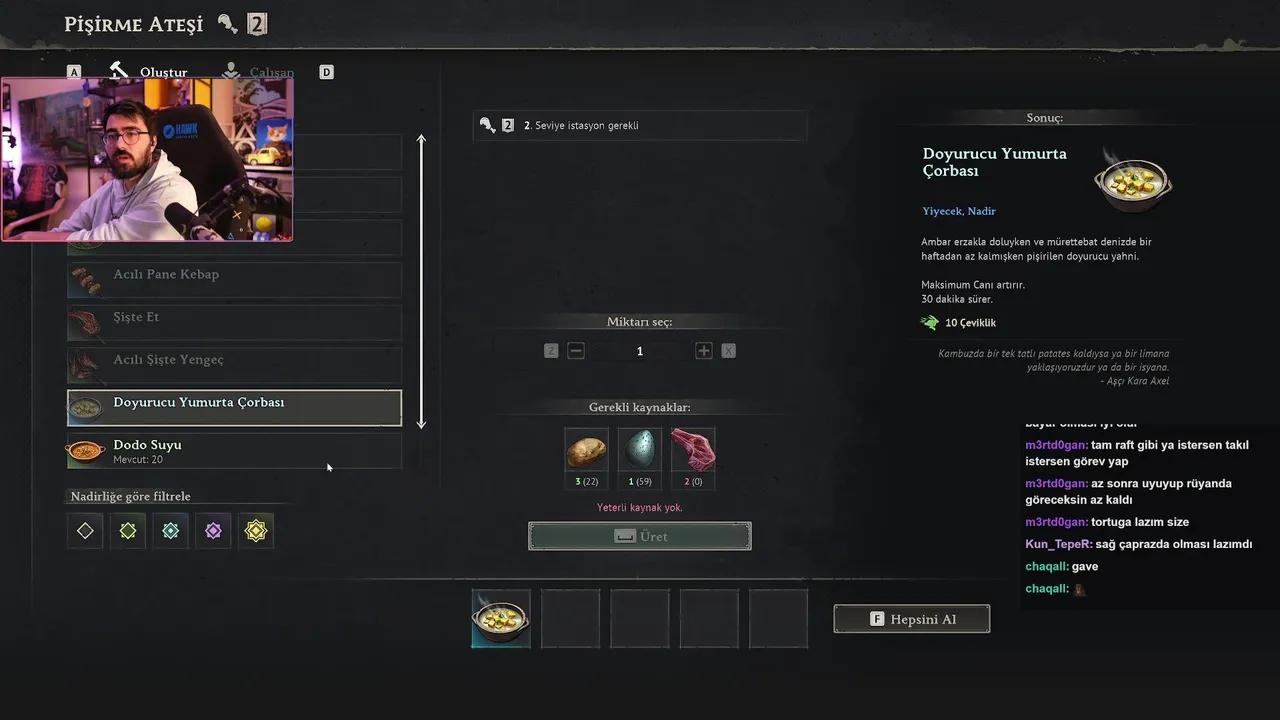Collect everything with Hepsini Al

tap(912, 619)
